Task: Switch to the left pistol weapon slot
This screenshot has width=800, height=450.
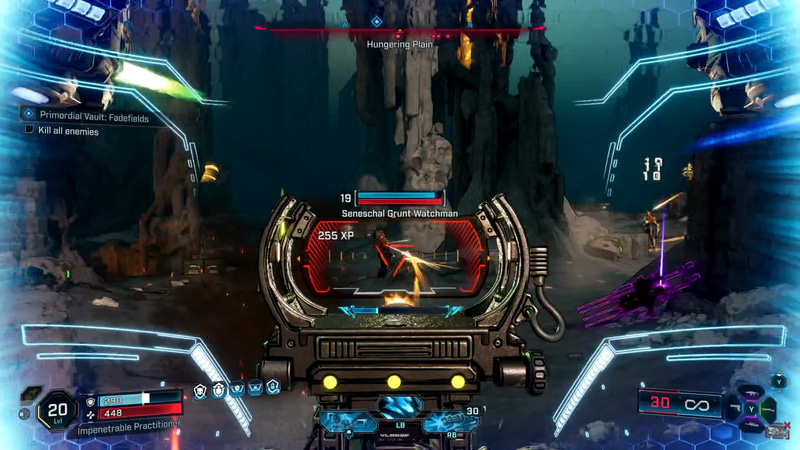Action: tap(737, 408)
